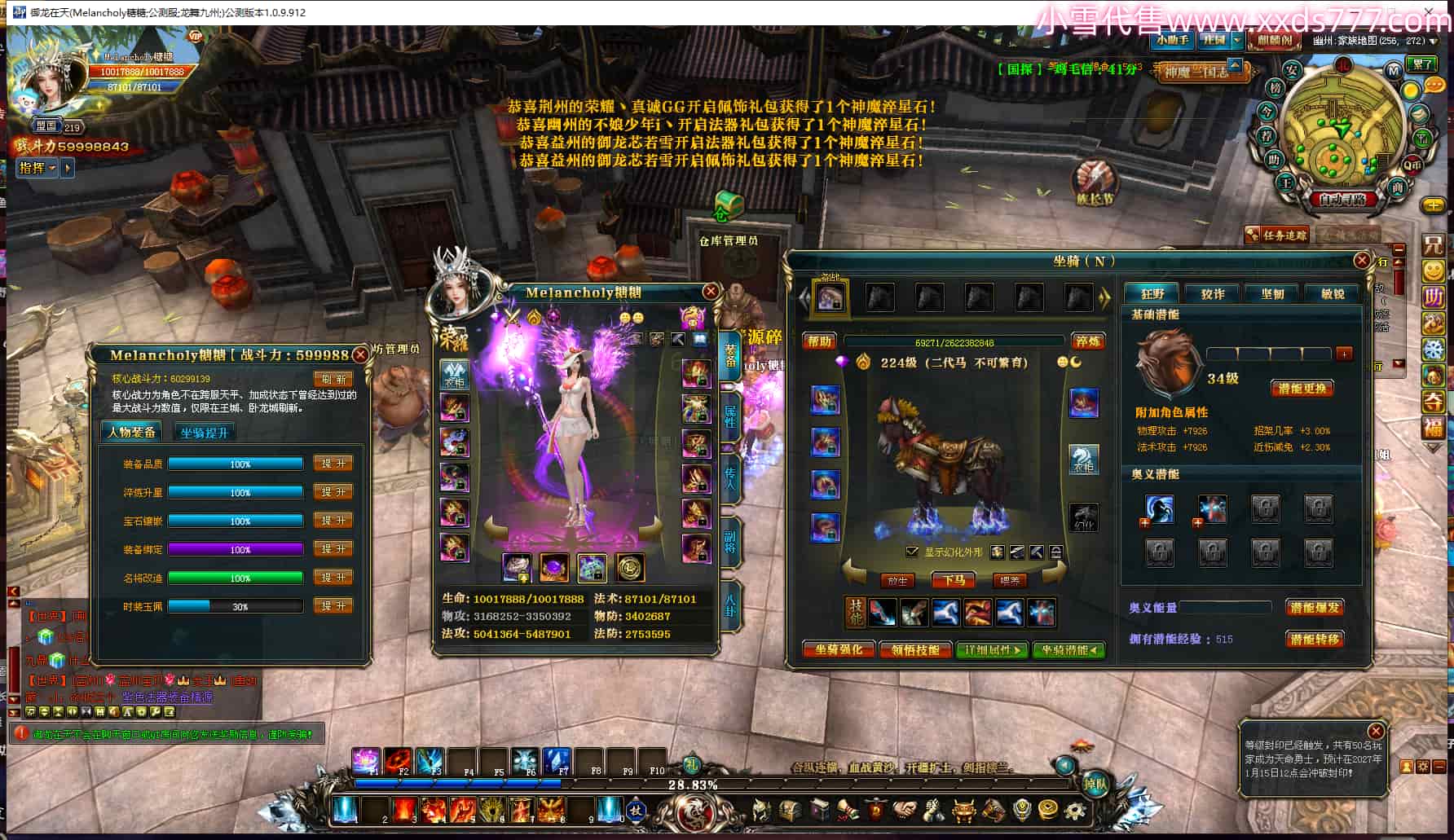
Task: Close the 坐骑 mount panel
Action: 1361,261
